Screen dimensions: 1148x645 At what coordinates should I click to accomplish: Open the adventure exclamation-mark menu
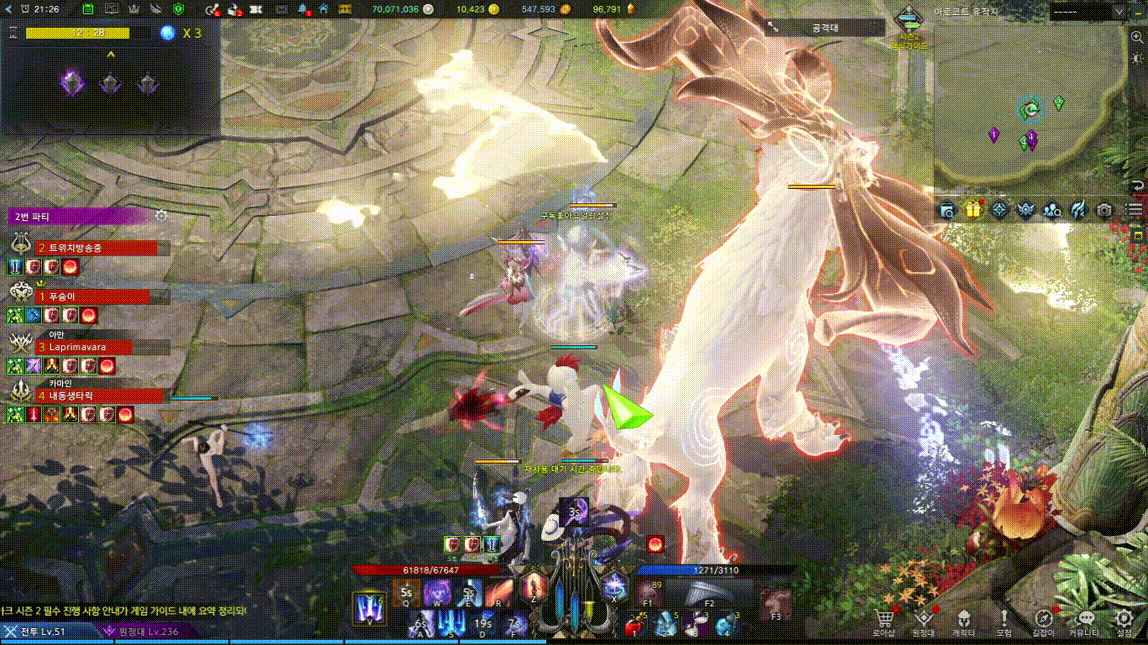[1004, 620]
